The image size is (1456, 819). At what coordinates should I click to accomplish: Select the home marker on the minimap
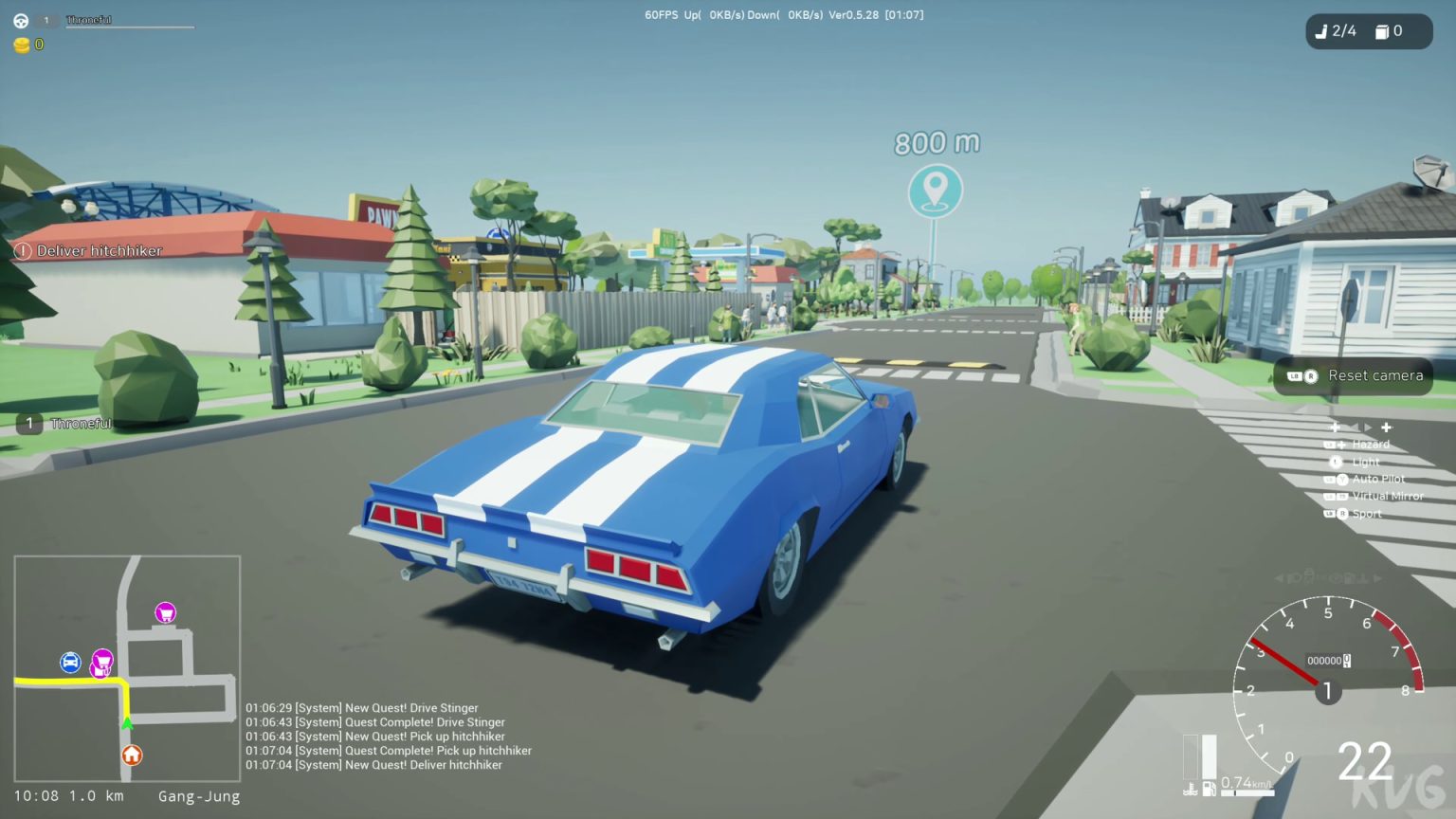tap(132, 755)
